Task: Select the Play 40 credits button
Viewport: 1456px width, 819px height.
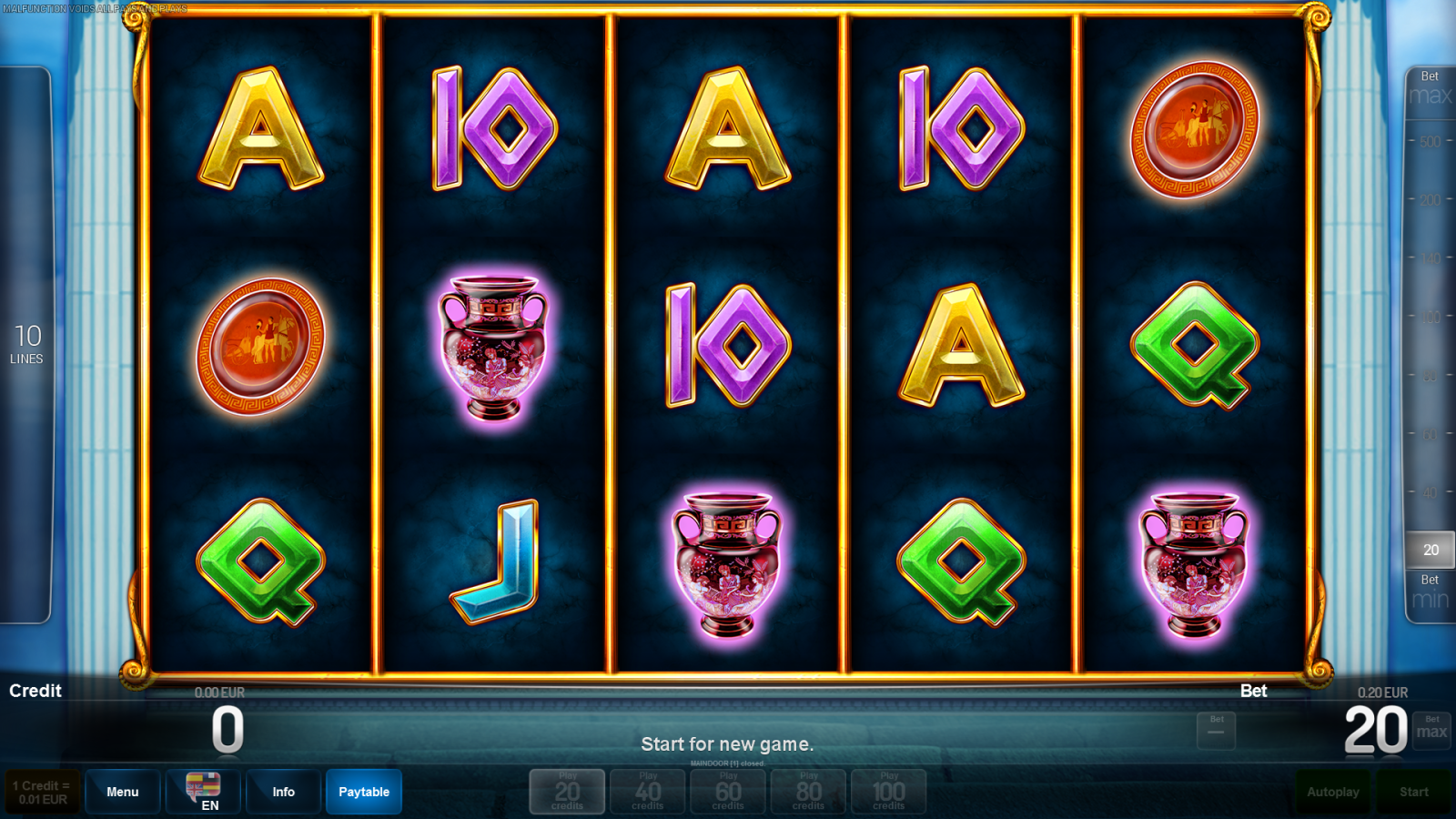Action: point(647,792)
